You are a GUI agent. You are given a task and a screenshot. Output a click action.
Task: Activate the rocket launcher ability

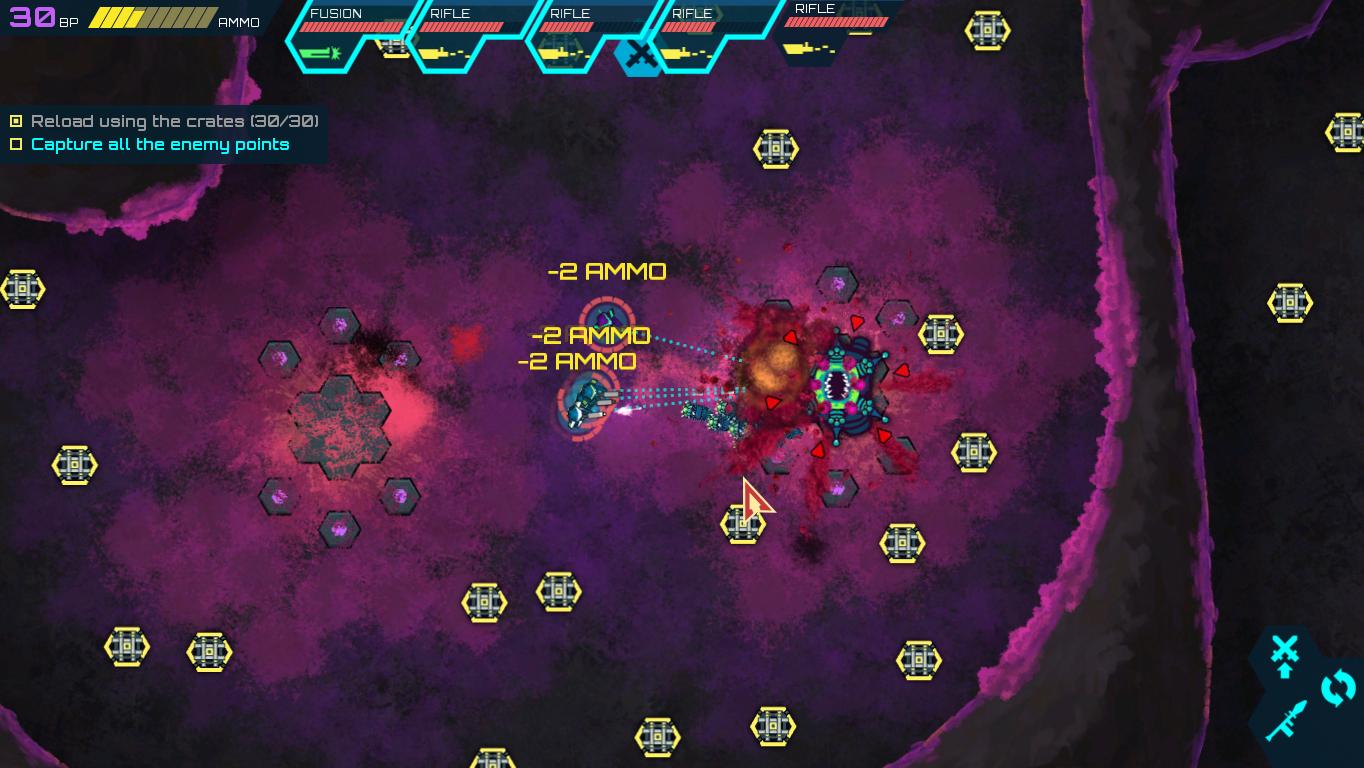(1286, 720)
